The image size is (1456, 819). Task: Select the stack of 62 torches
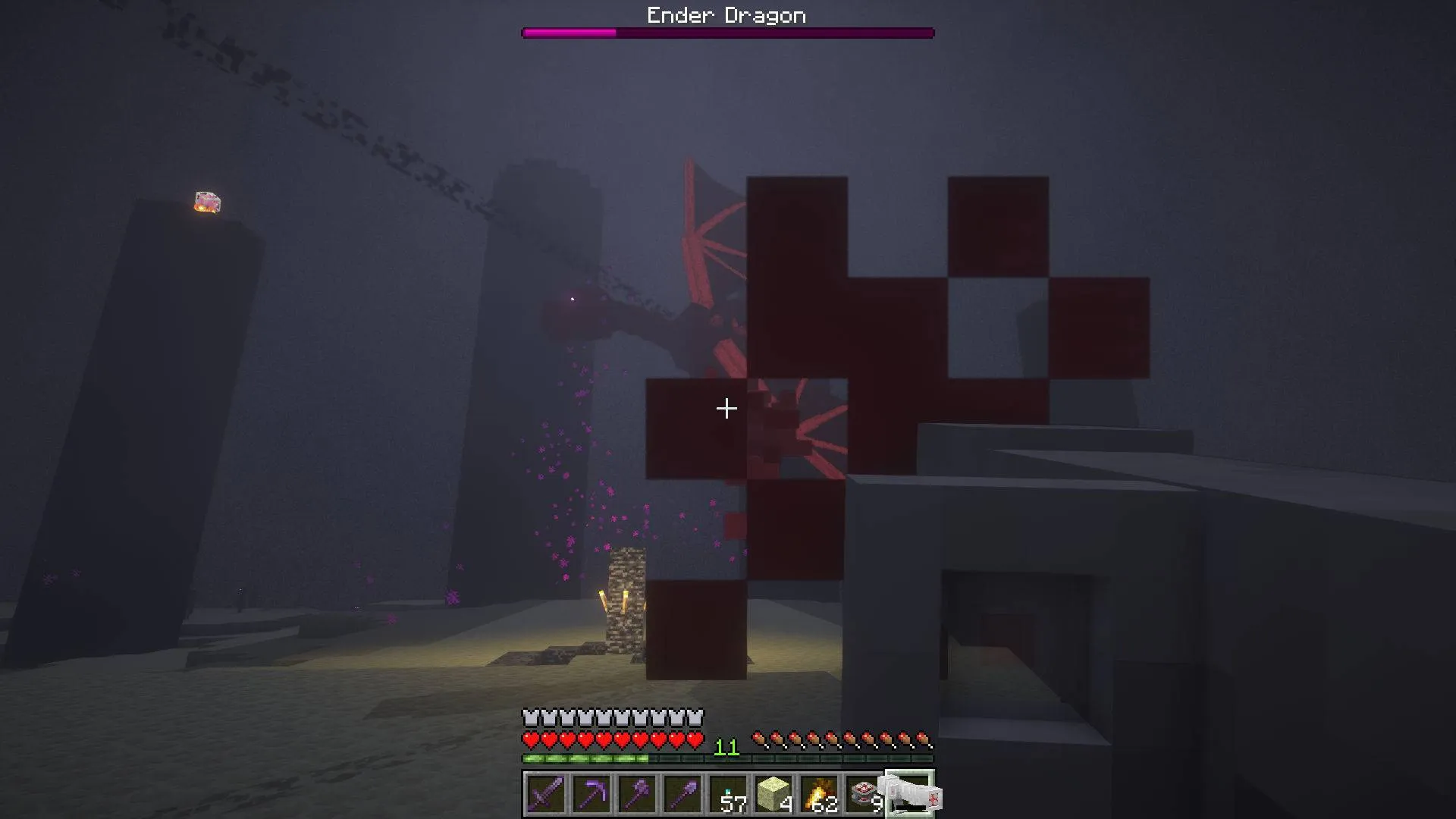point(819,792)
